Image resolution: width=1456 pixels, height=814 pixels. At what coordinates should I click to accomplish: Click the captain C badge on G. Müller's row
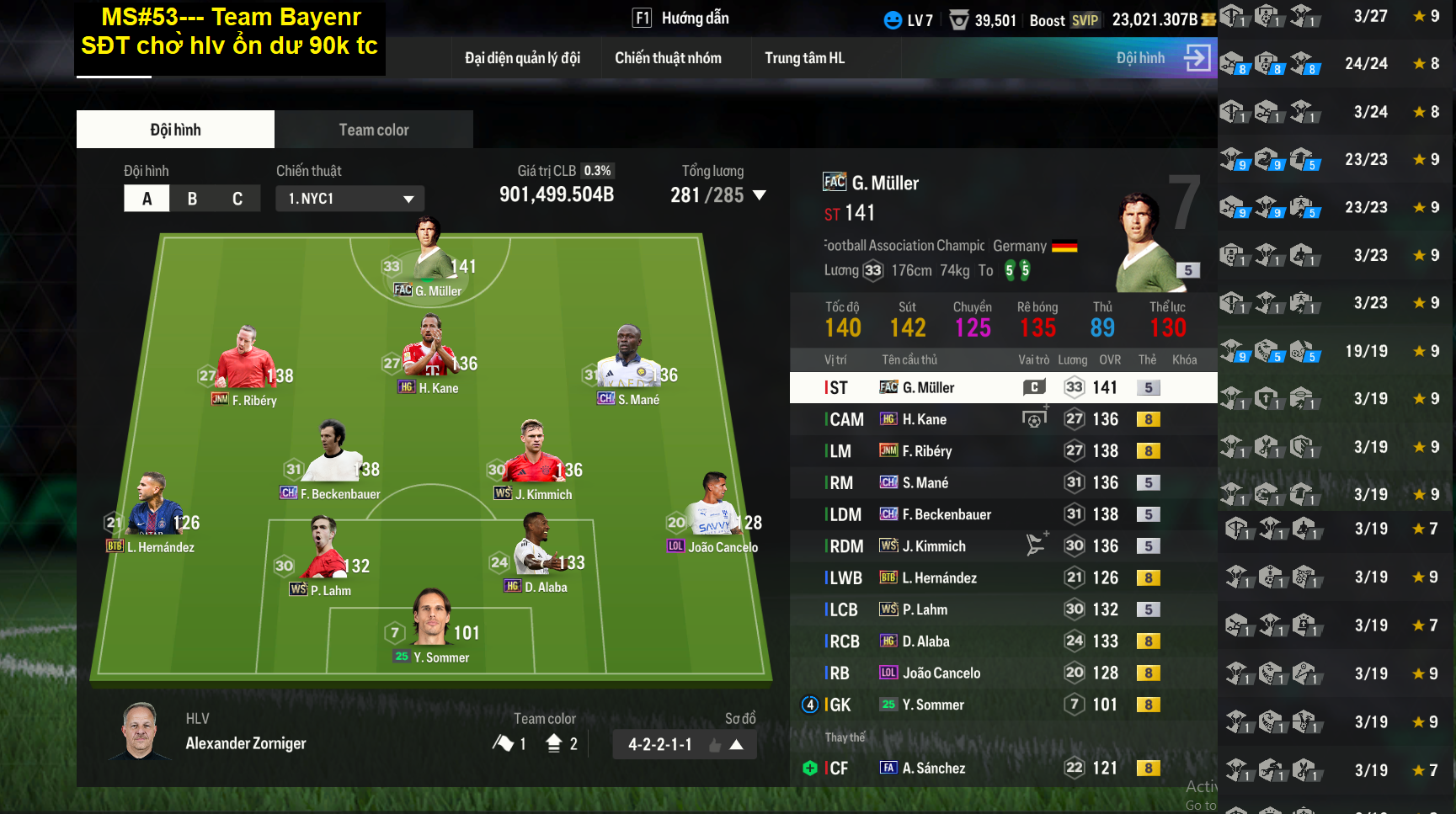click(1034, 387)
